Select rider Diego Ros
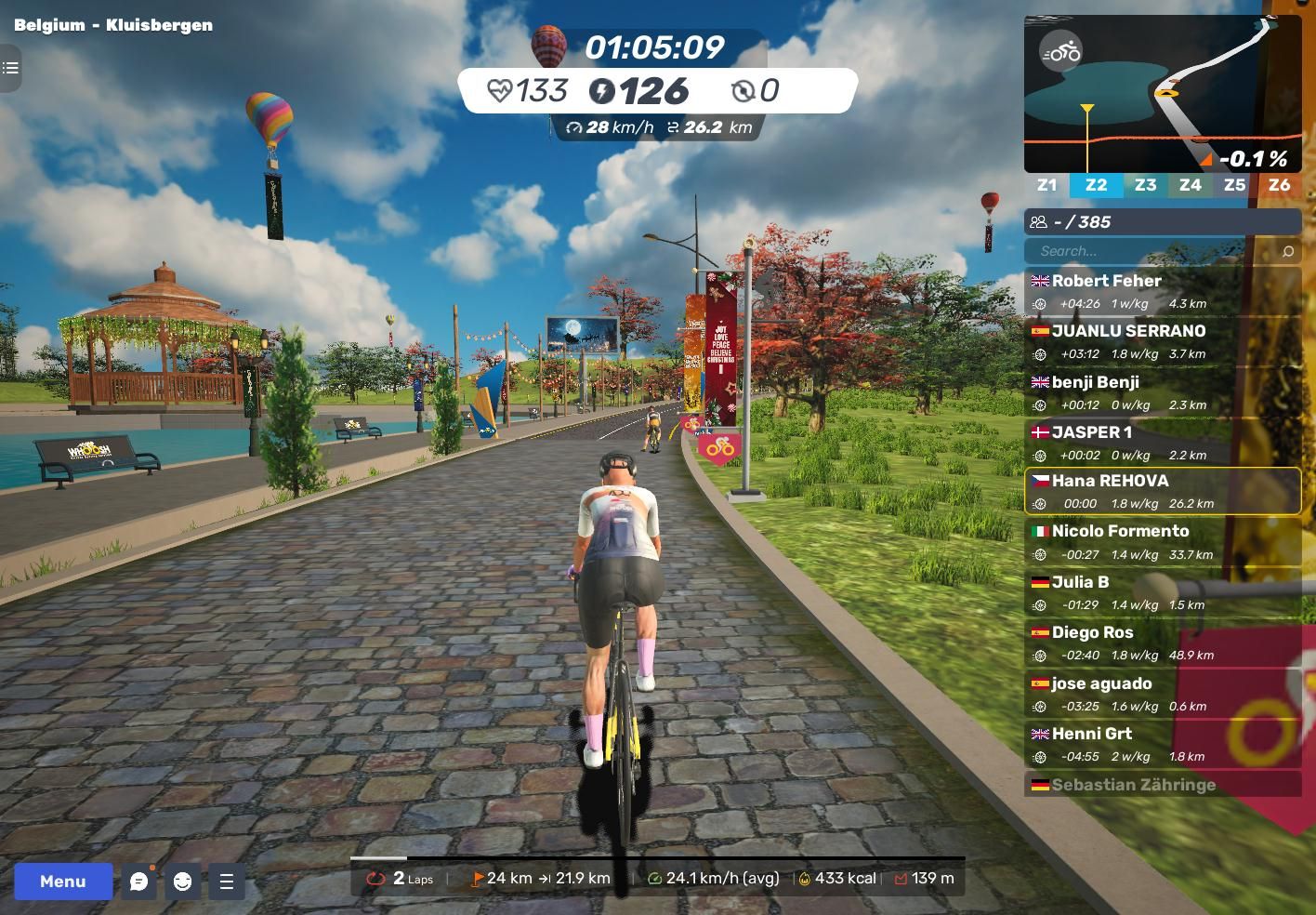This screenshot has width=1316, height=915. 1162,643
